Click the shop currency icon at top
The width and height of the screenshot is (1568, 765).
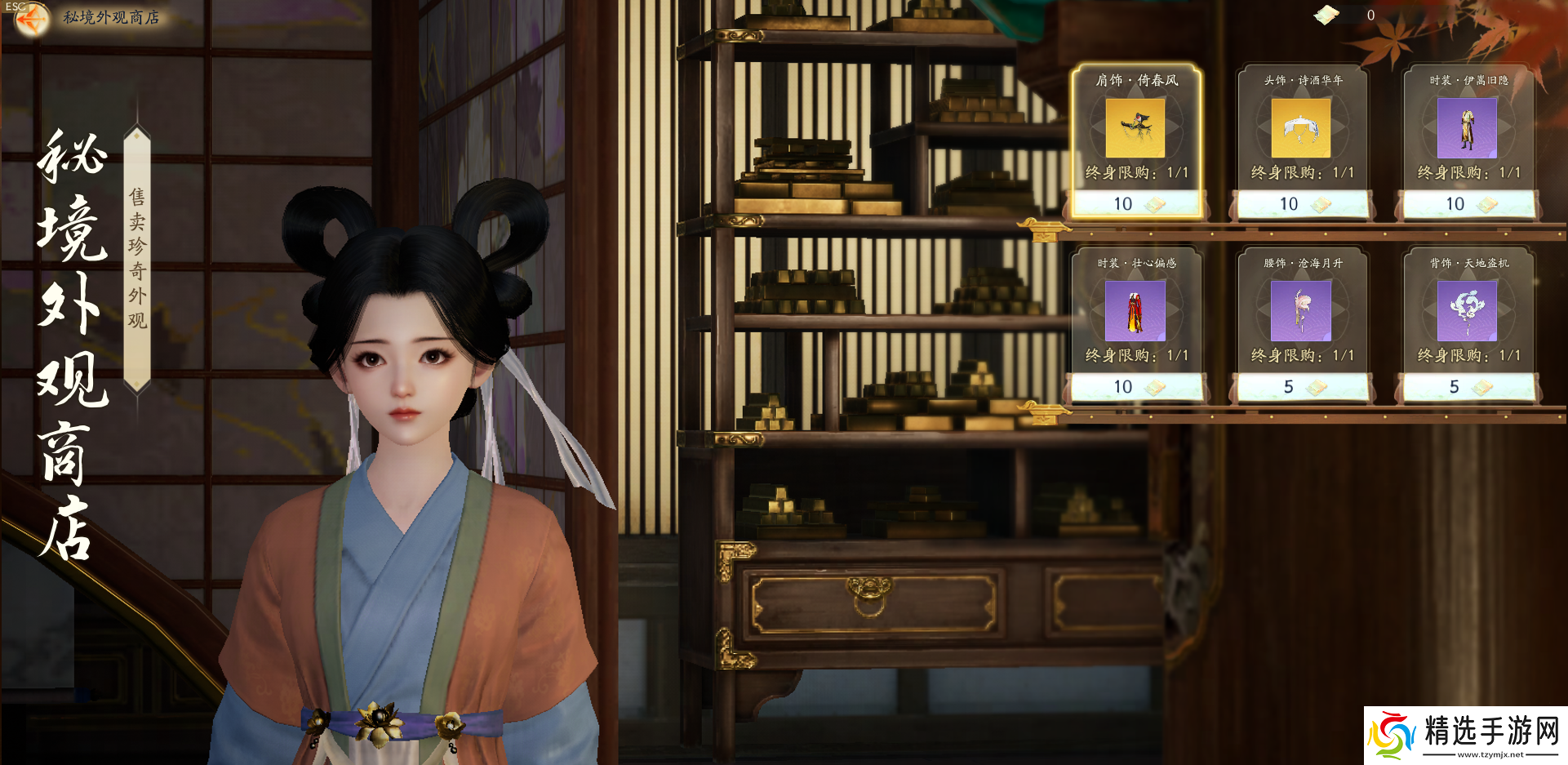point(1326,15)
